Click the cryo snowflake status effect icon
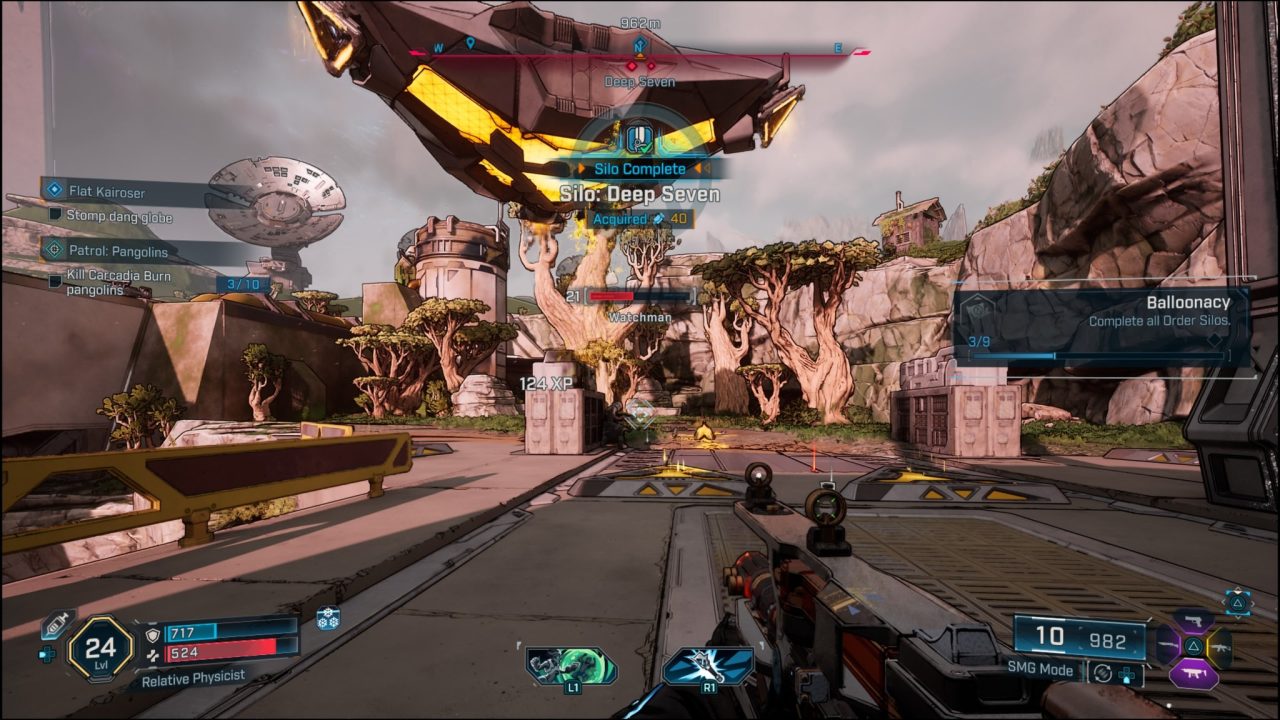 pos(328,618)
